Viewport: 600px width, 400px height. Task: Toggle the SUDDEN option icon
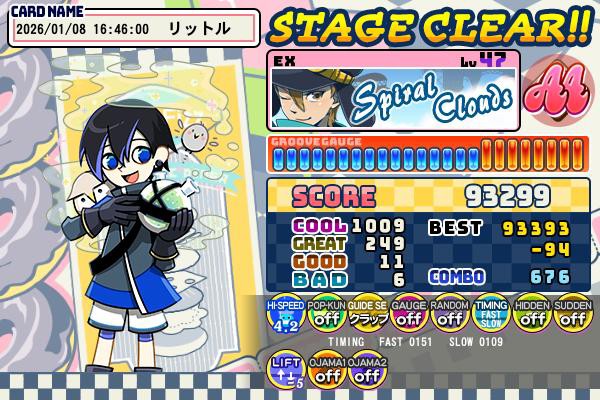pyautogui.click(x=572, y=318)
